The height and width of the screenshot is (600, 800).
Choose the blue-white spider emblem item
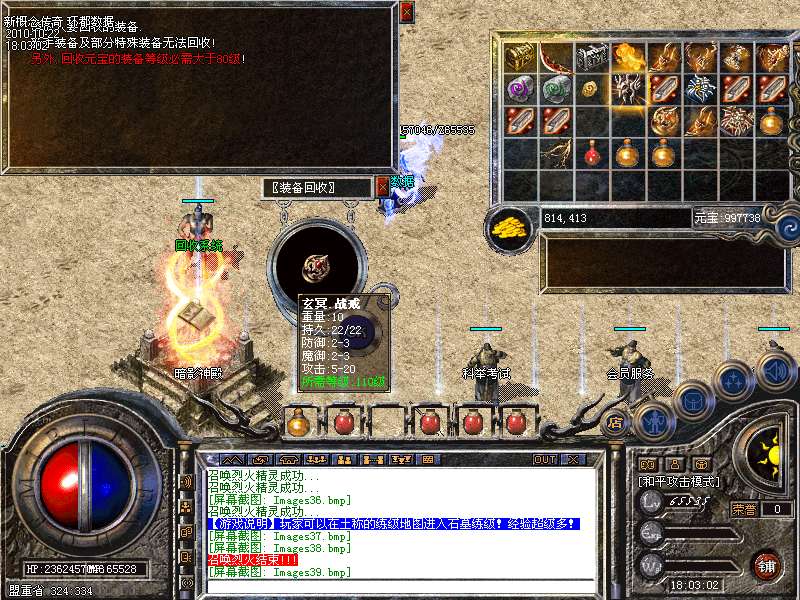[700, 89]
